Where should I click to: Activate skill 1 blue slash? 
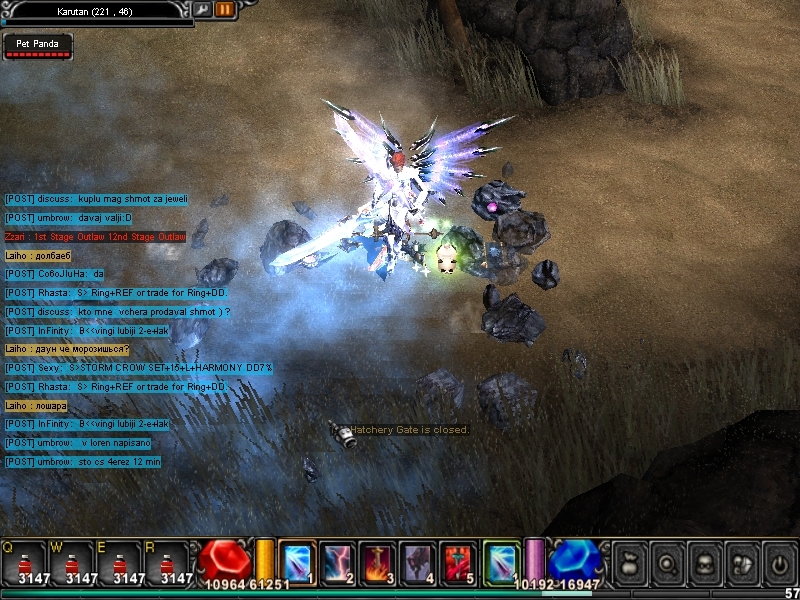click(x=298, y=561)
